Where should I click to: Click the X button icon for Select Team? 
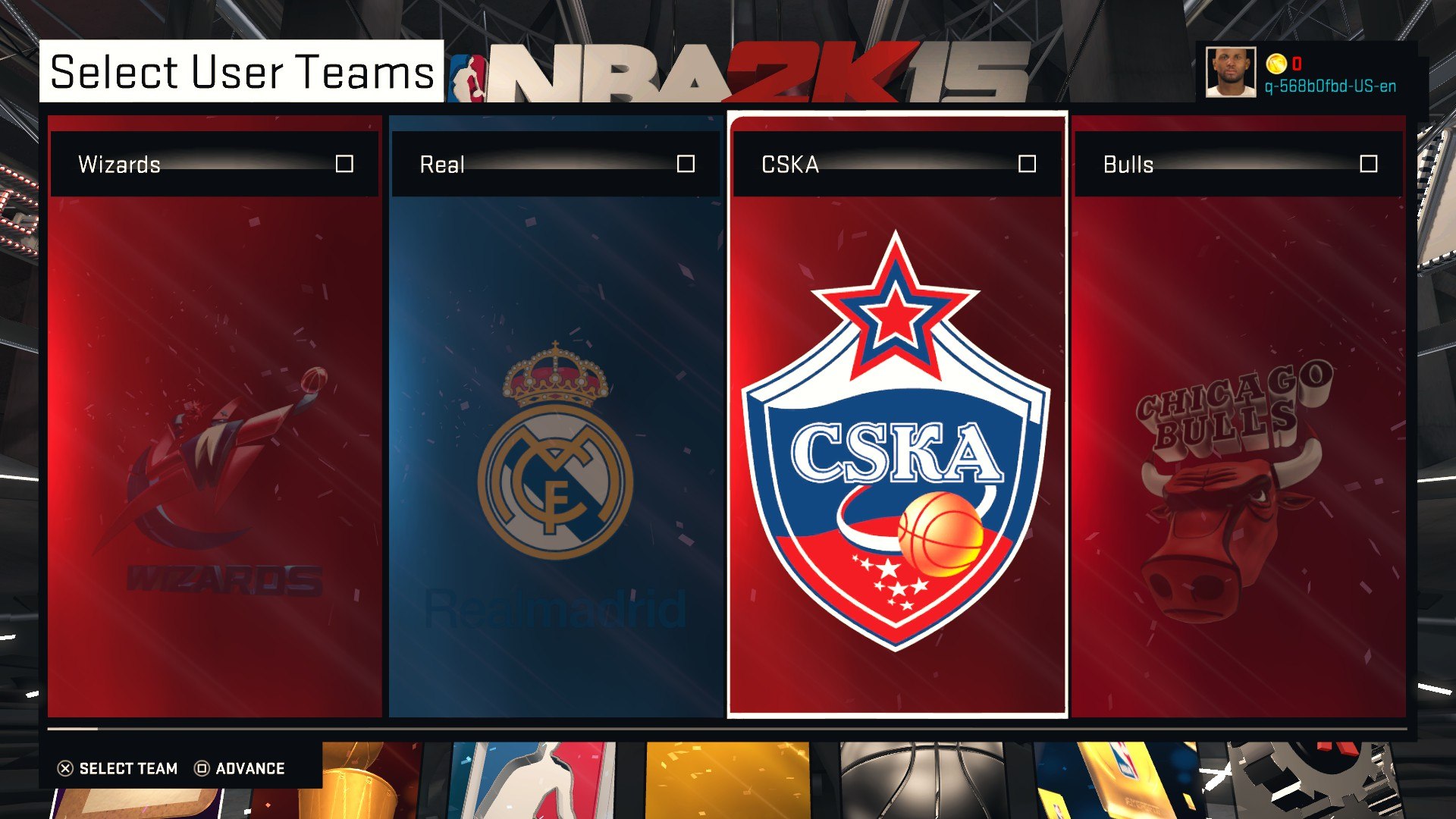click(x=67, y=768)
